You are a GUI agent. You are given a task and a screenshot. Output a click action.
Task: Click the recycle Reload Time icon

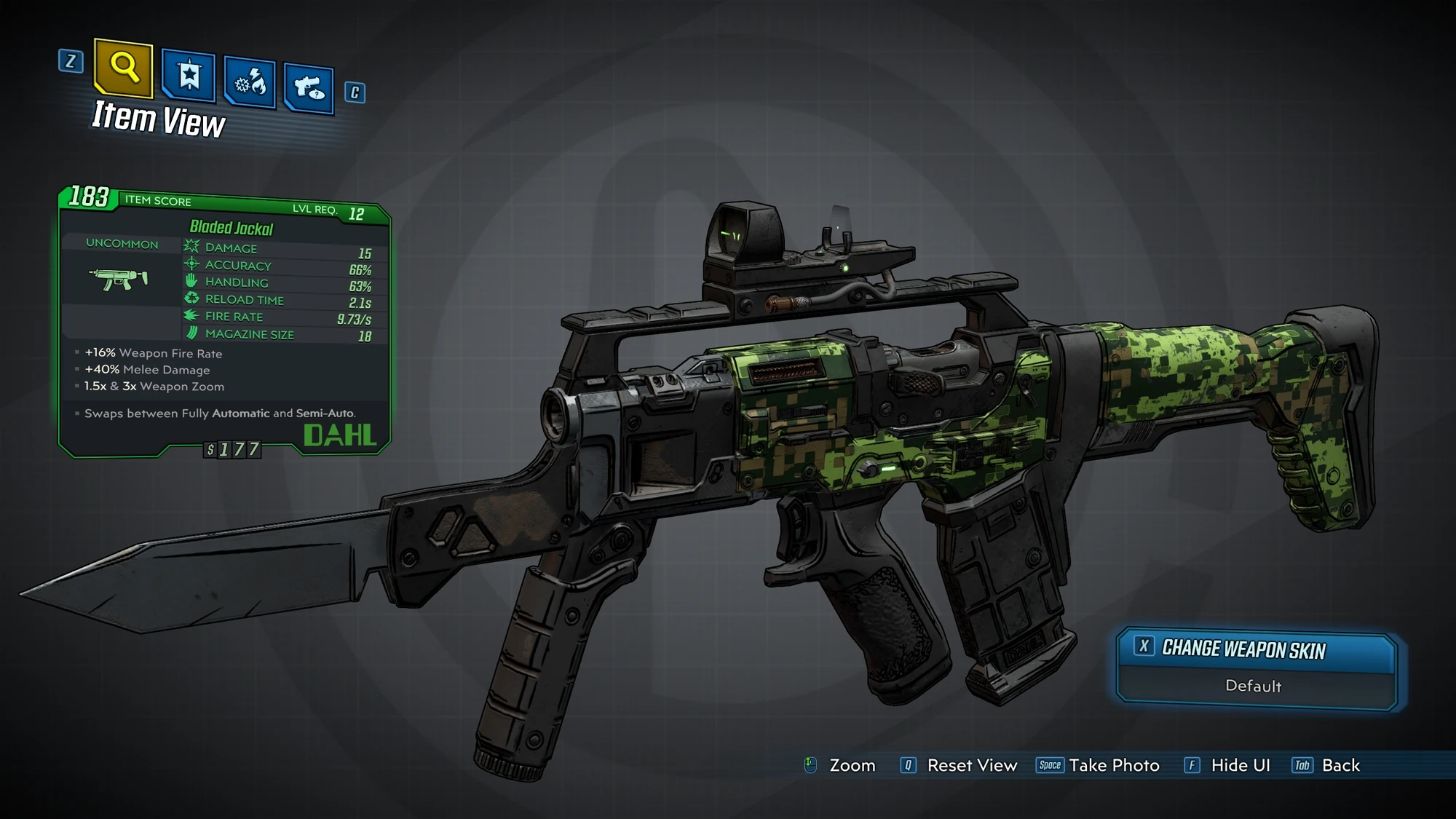click(191, 300)
